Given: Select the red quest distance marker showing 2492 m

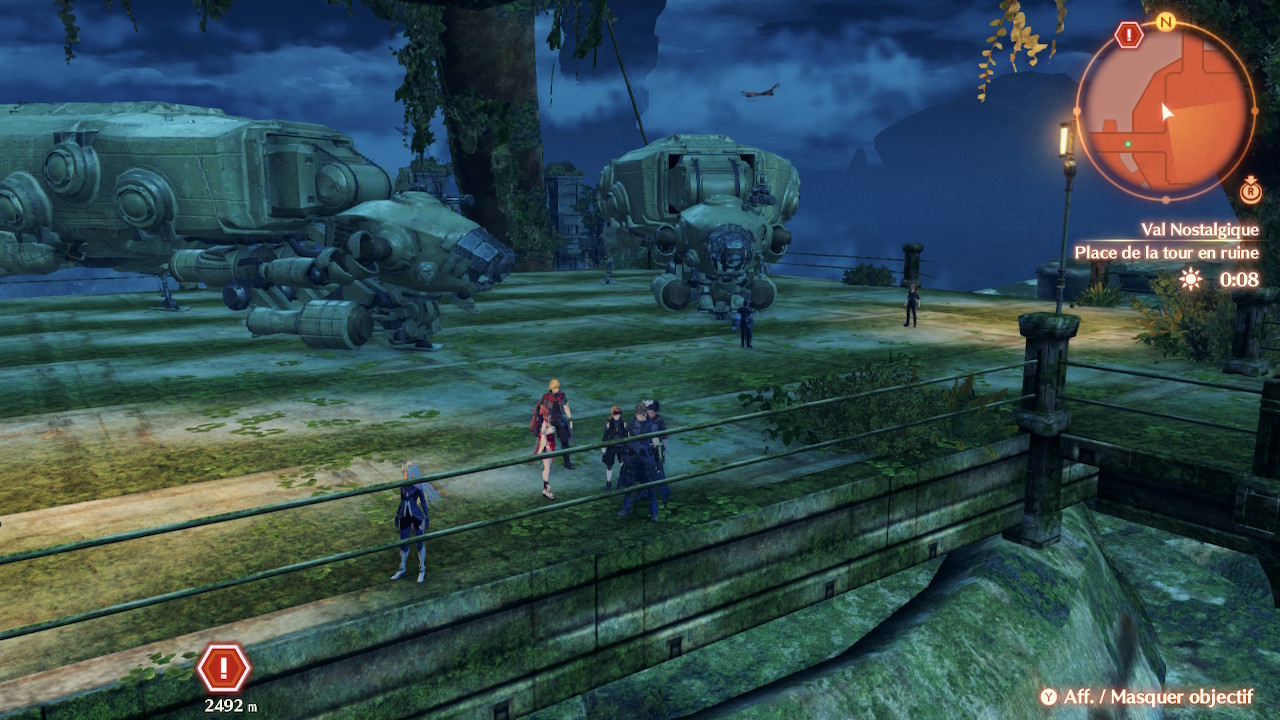Looking at the screenshot, I should pos(224,668).
